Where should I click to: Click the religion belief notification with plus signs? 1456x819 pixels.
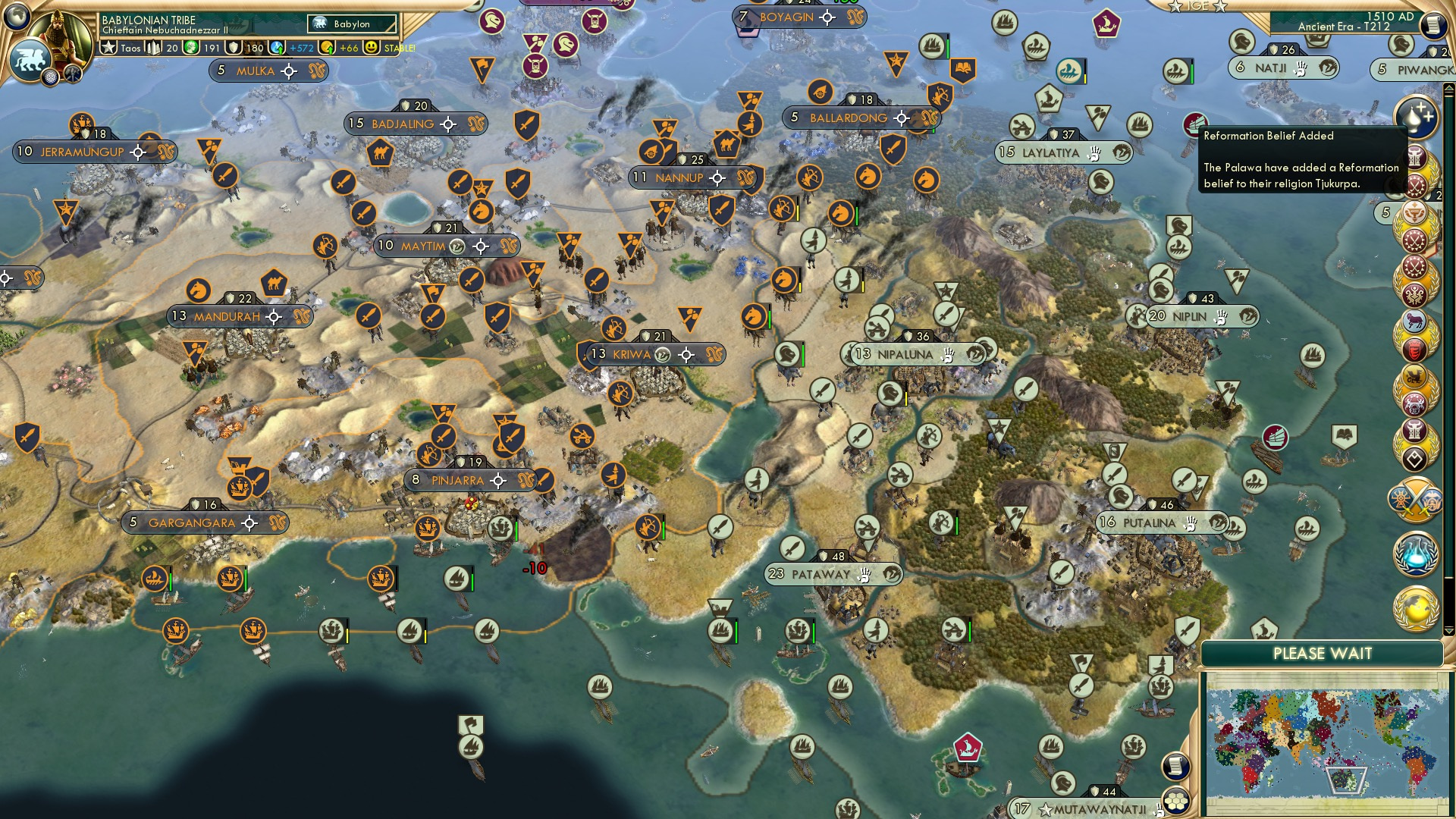[1415, 115]
